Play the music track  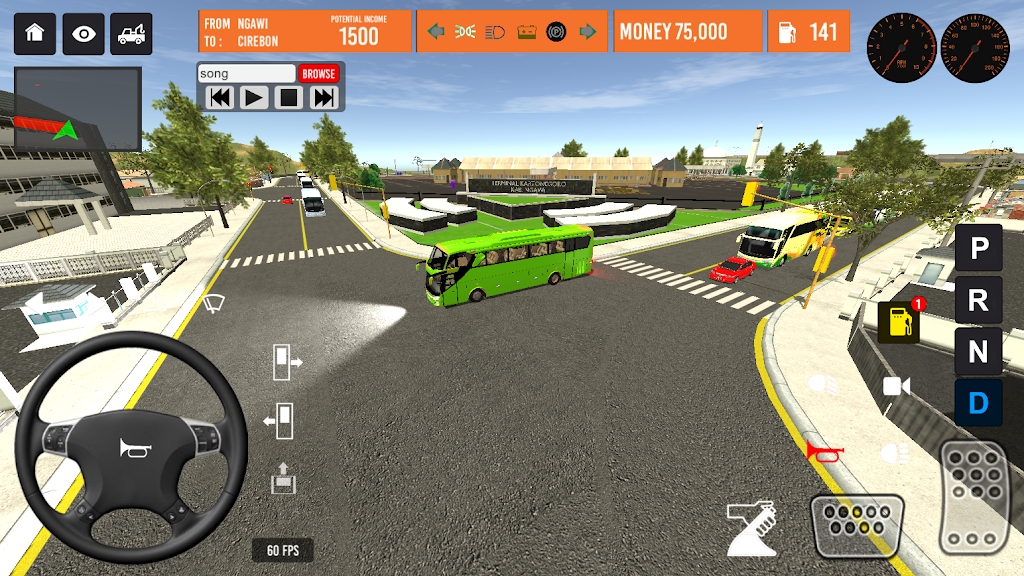coord(254,98)
